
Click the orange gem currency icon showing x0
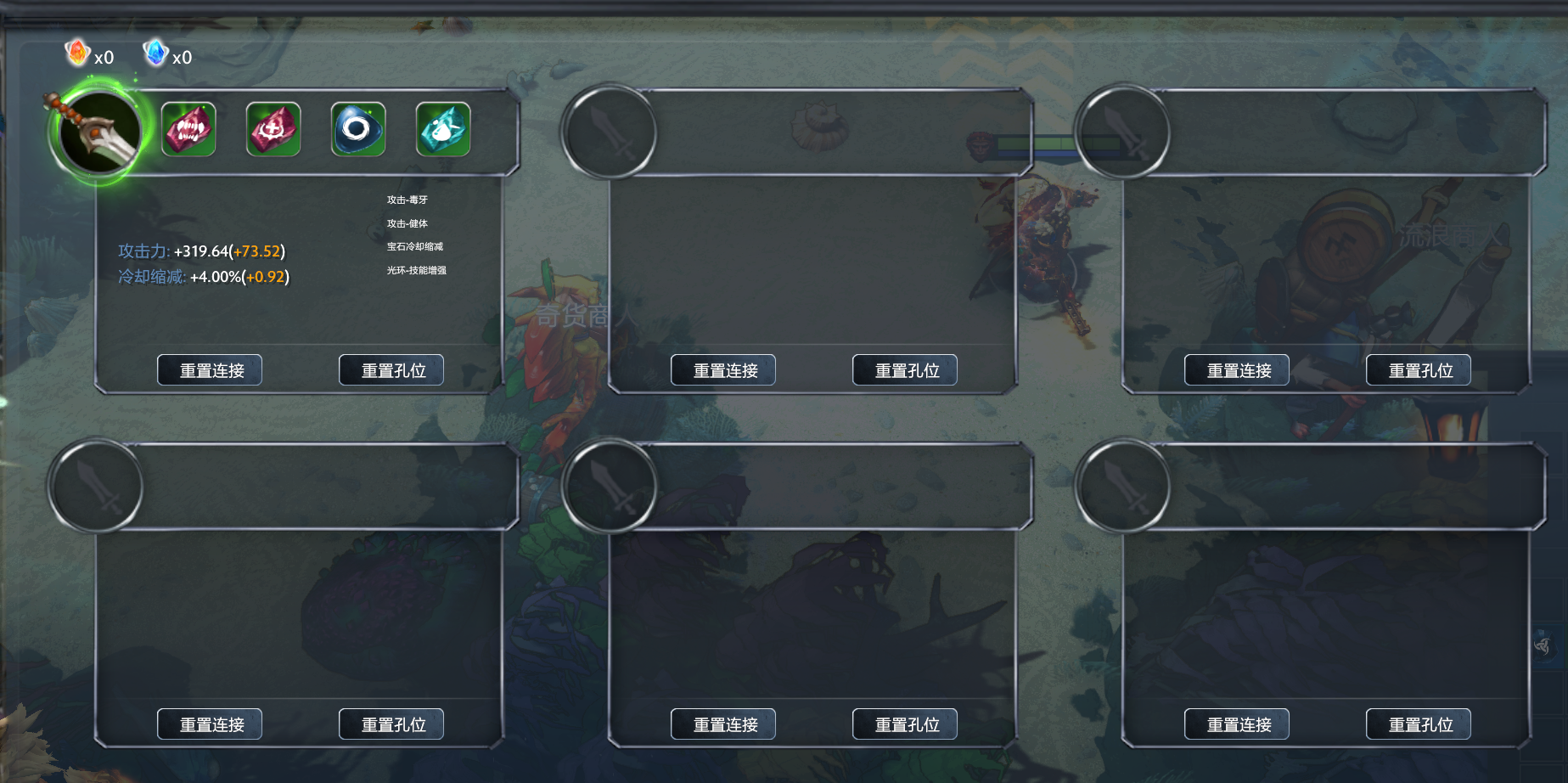click(76, 54)
